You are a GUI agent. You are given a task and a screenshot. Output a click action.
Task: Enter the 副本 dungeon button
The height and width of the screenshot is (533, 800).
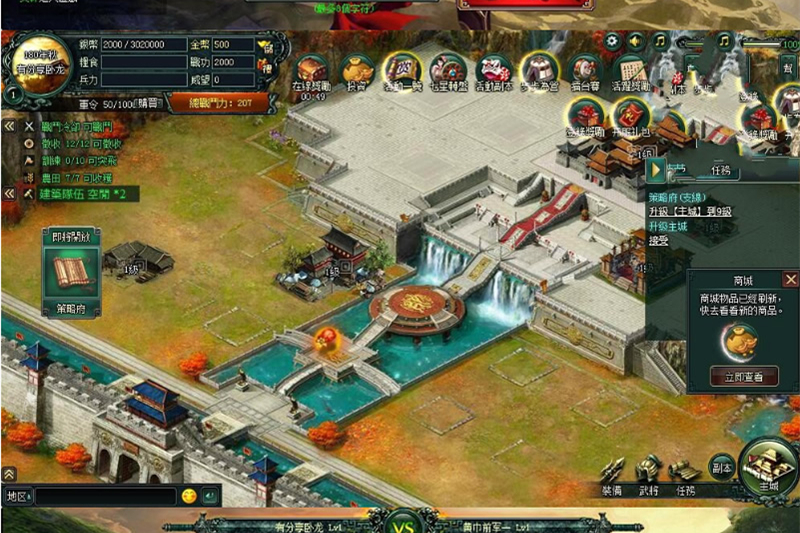722,468
